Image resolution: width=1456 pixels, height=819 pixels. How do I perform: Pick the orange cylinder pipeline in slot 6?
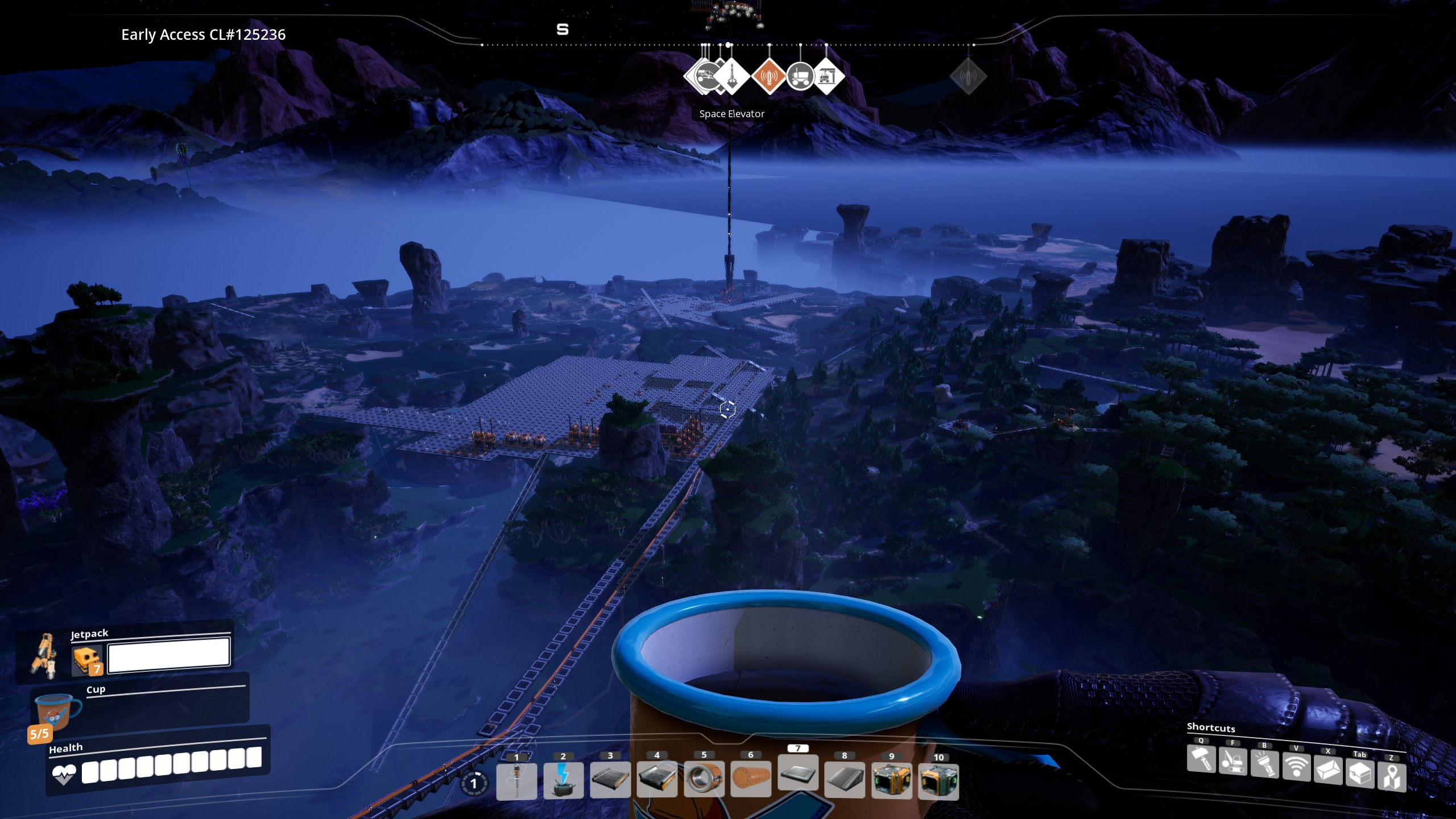[751, 779]
